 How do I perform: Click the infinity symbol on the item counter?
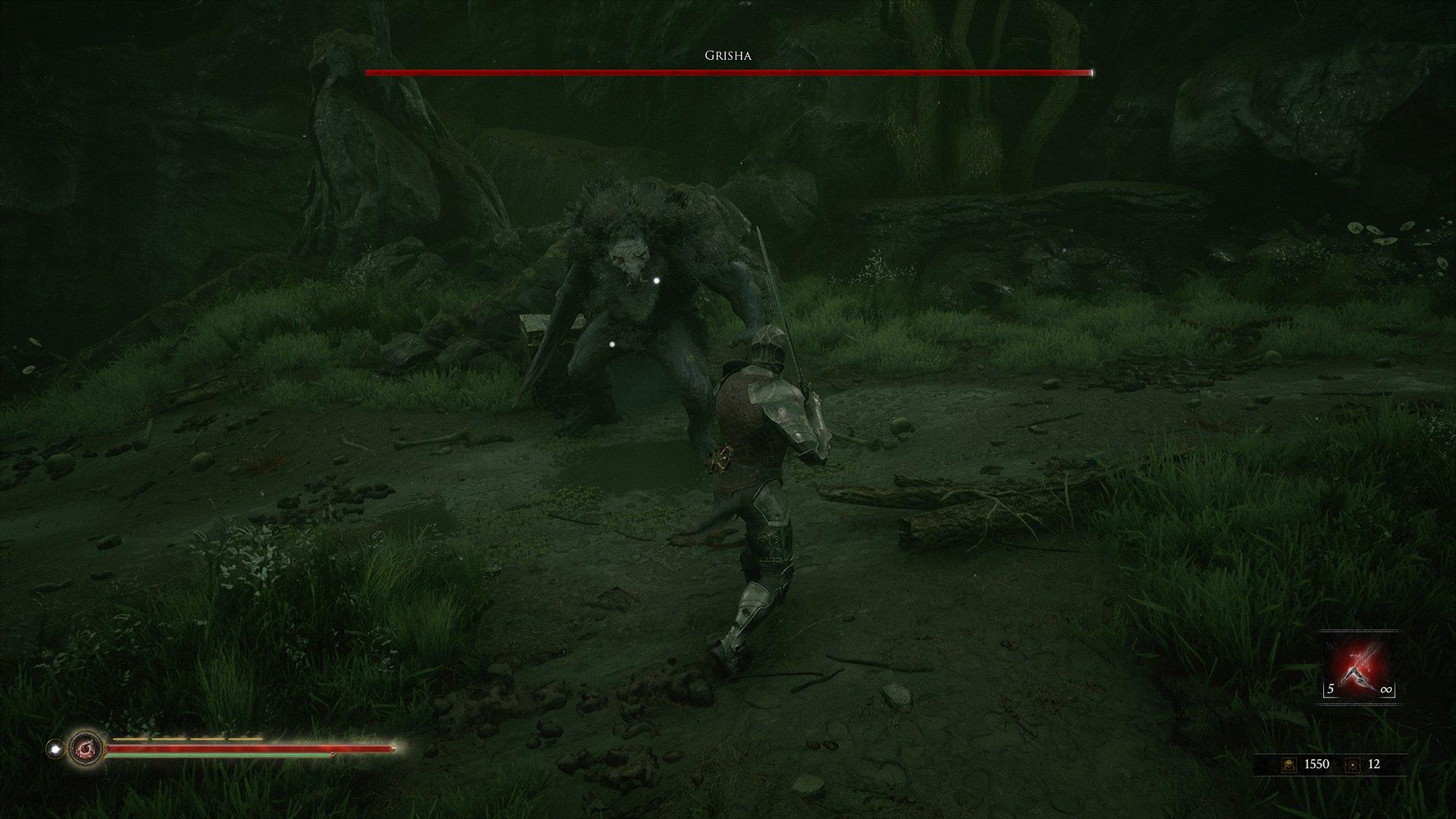(1388, 689)
